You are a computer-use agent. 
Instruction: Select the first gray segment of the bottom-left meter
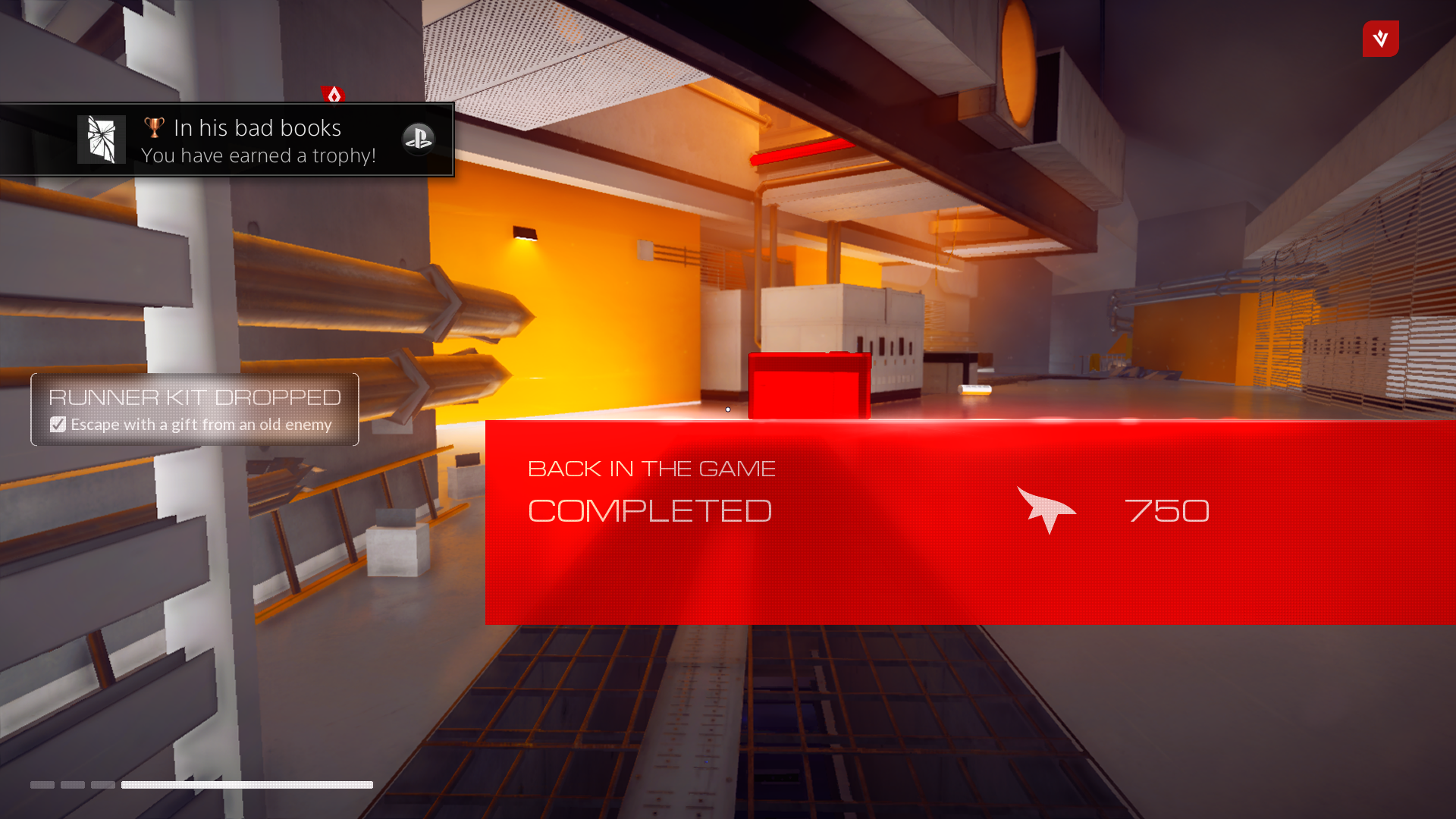click(42, 786)
